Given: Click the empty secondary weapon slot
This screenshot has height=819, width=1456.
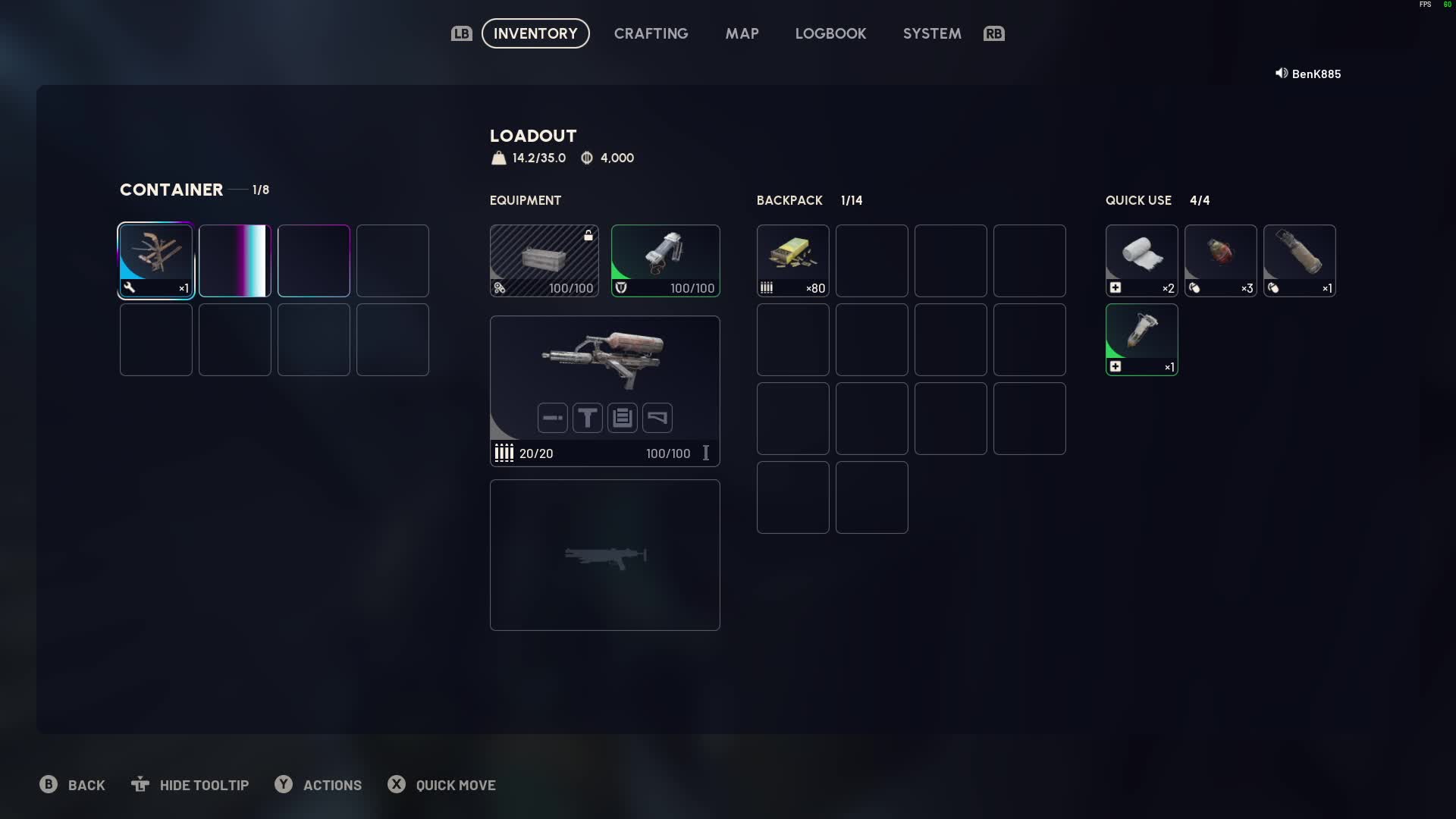Looking at the screenshot, I should (604, 554).
